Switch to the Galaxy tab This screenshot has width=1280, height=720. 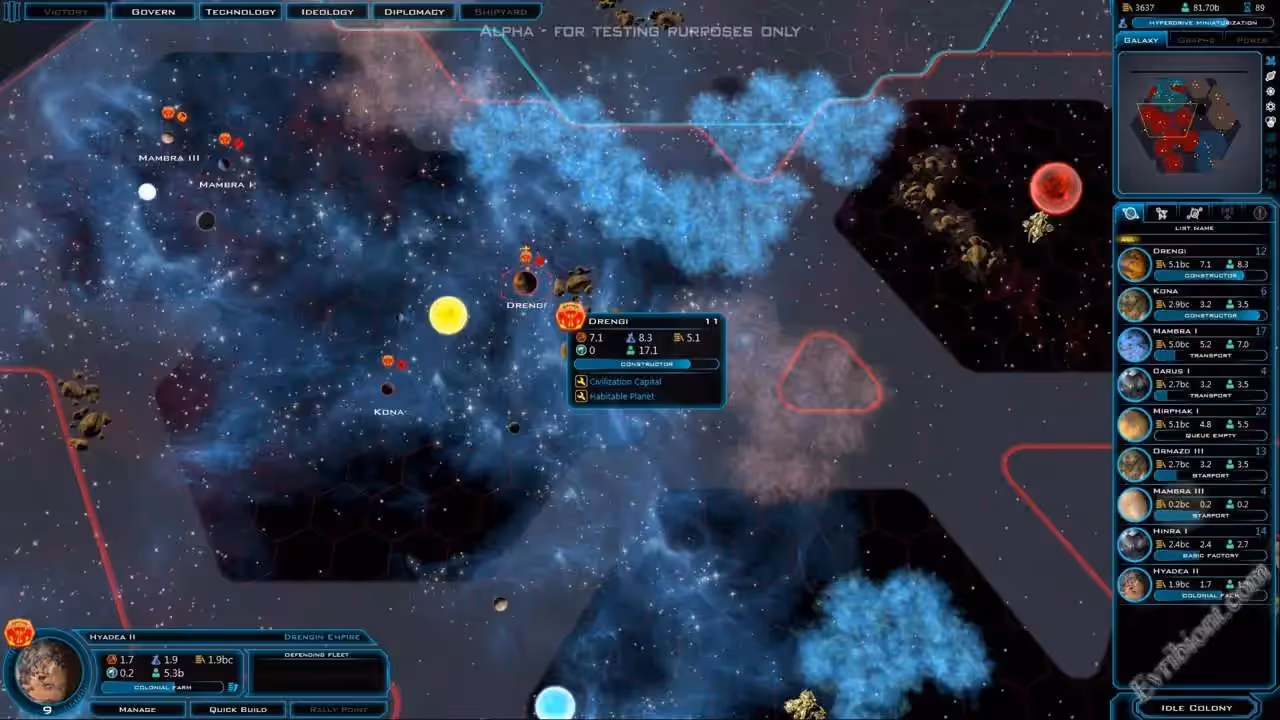(x=1141, y=40)
